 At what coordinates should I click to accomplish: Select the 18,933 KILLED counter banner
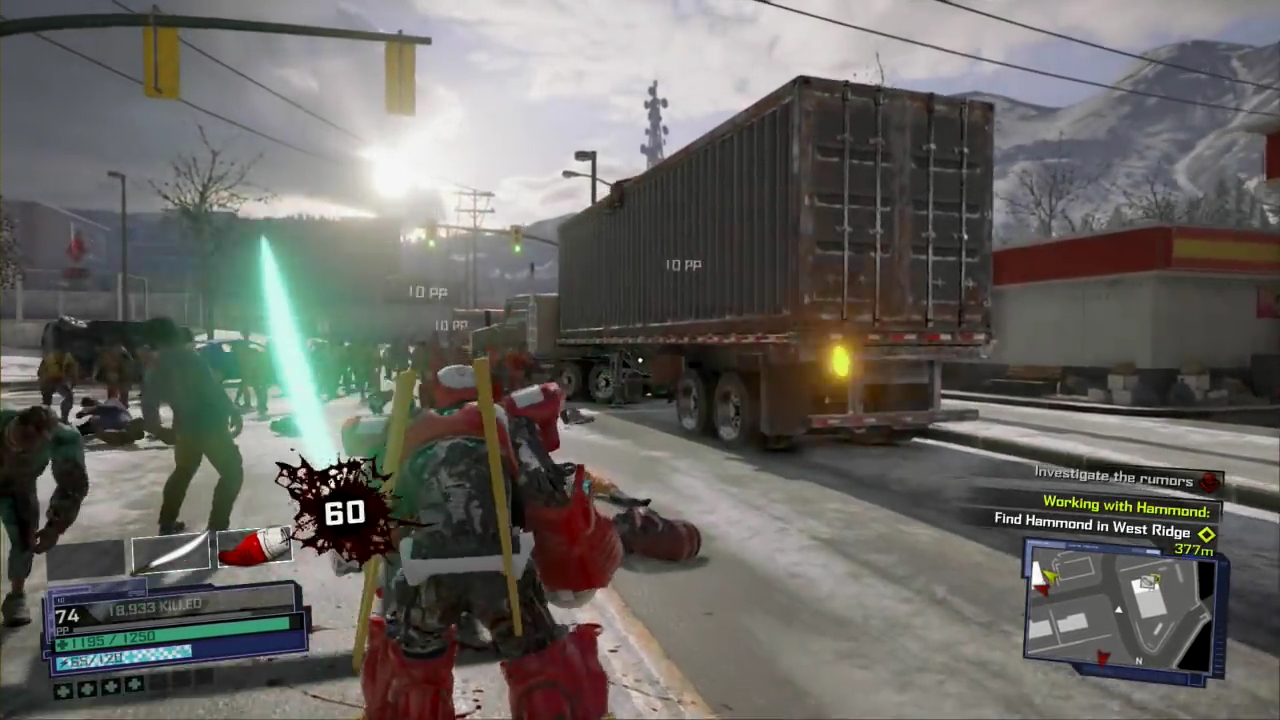click(155, 605)
